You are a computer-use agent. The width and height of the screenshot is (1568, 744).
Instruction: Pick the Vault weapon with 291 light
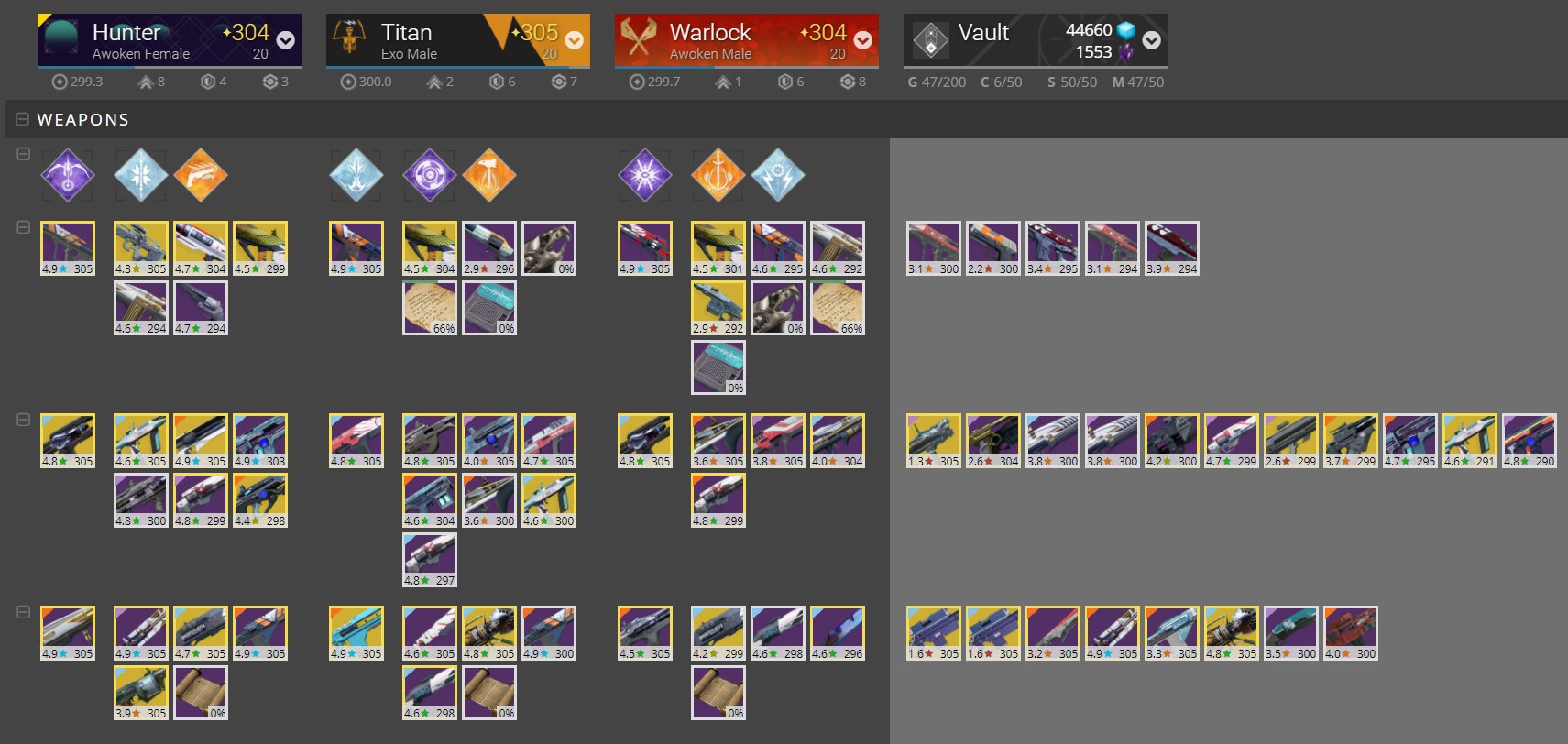[1470, 440]
